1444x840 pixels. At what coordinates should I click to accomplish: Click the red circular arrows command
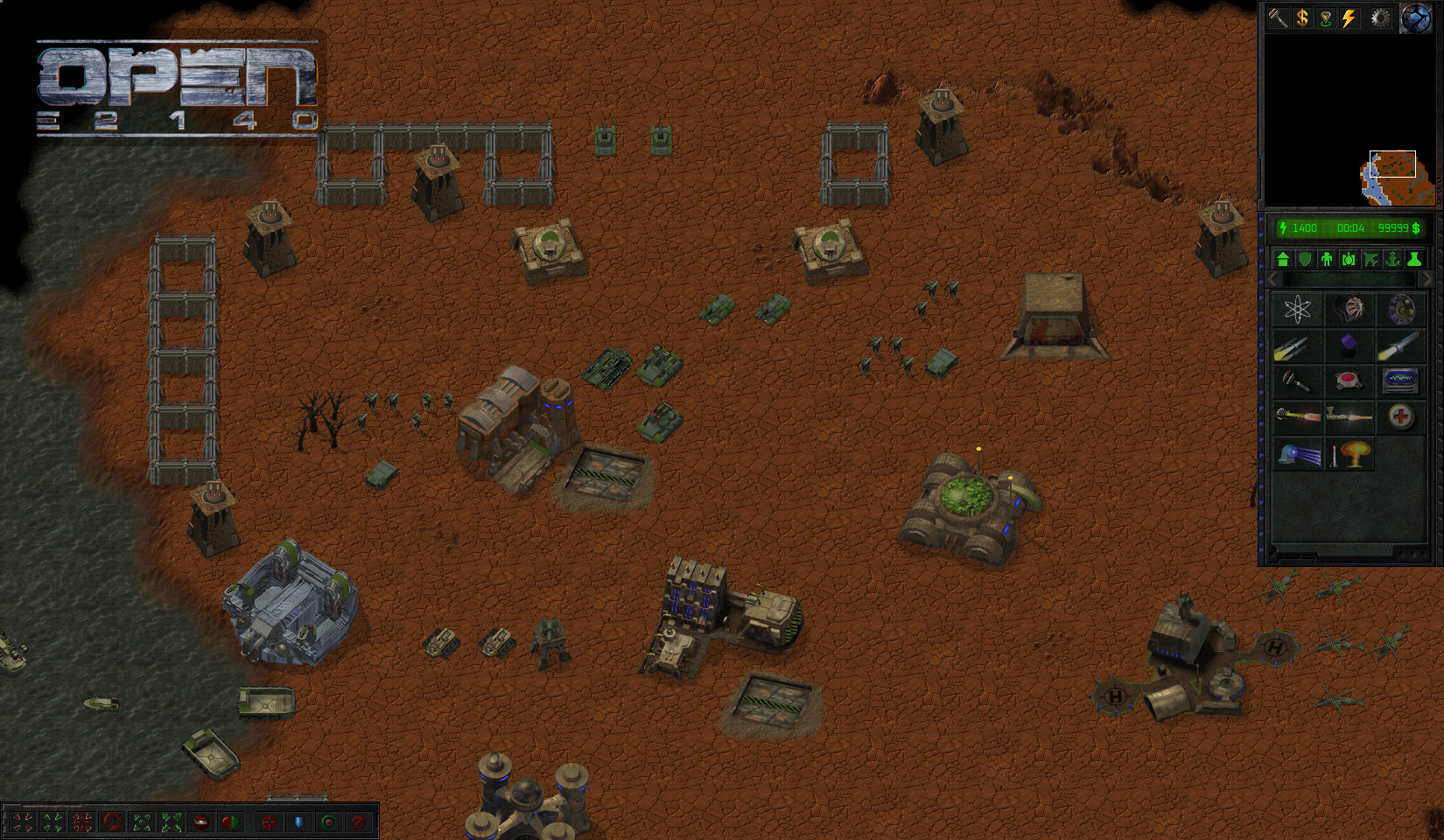coord(112,822)
